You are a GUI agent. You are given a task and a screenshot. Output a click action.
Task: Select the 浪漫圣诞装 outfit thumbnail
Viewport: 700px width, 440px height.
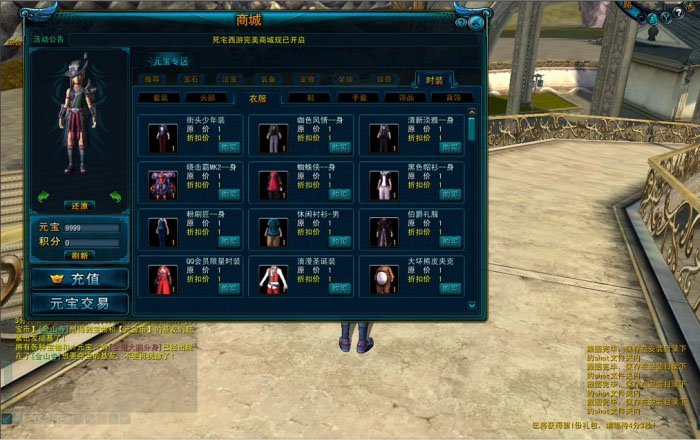pyautogui.click(x=270, y=278)
